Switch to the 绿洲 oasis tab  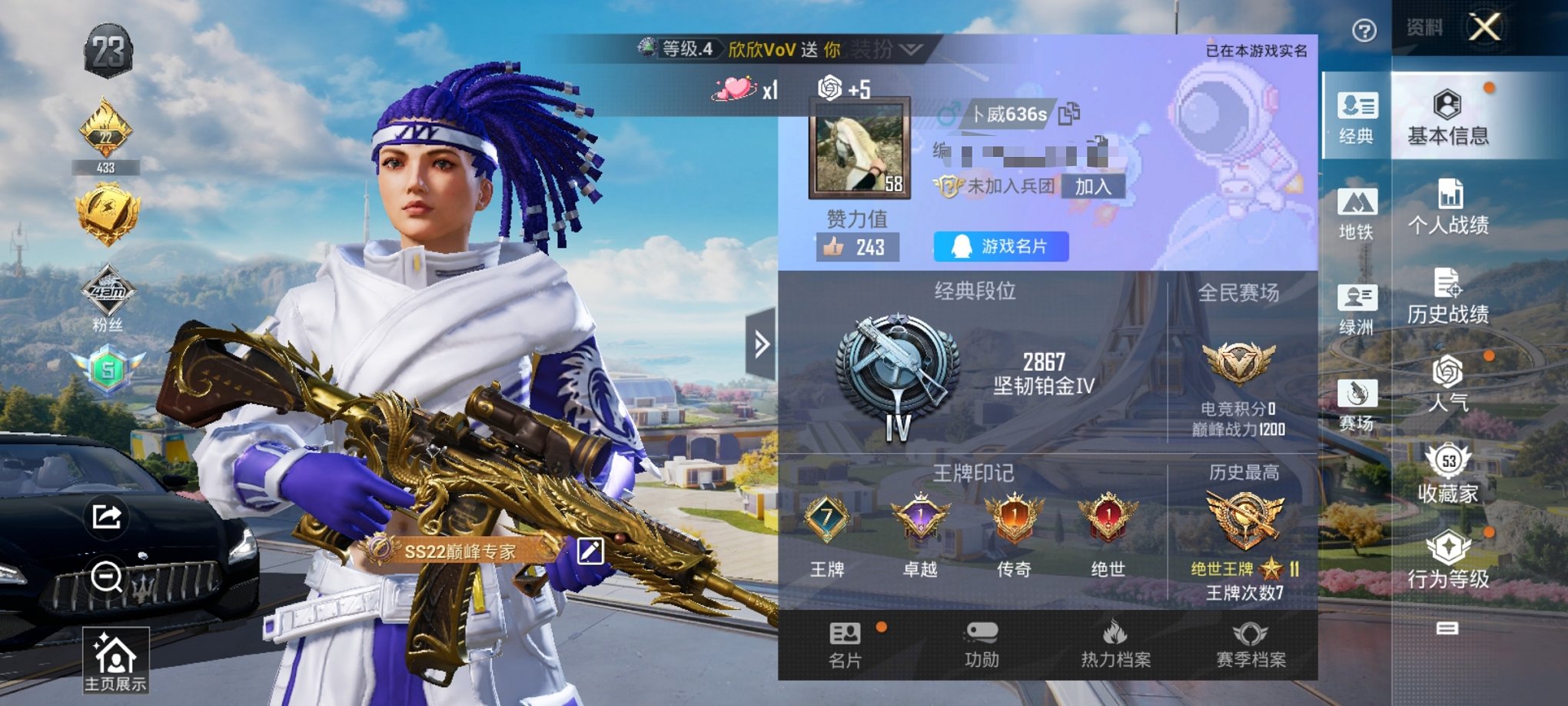click(x=1357, y=309)
